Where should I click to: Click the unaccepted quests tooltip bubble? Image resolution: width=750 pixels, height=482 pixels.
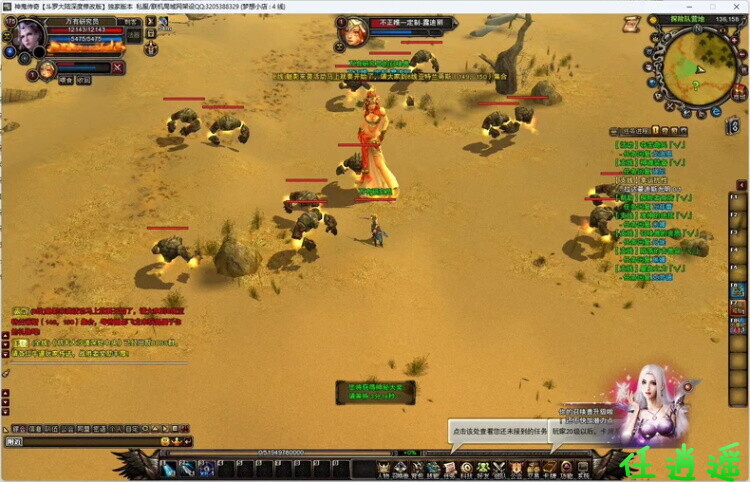[x=498, y=432]
